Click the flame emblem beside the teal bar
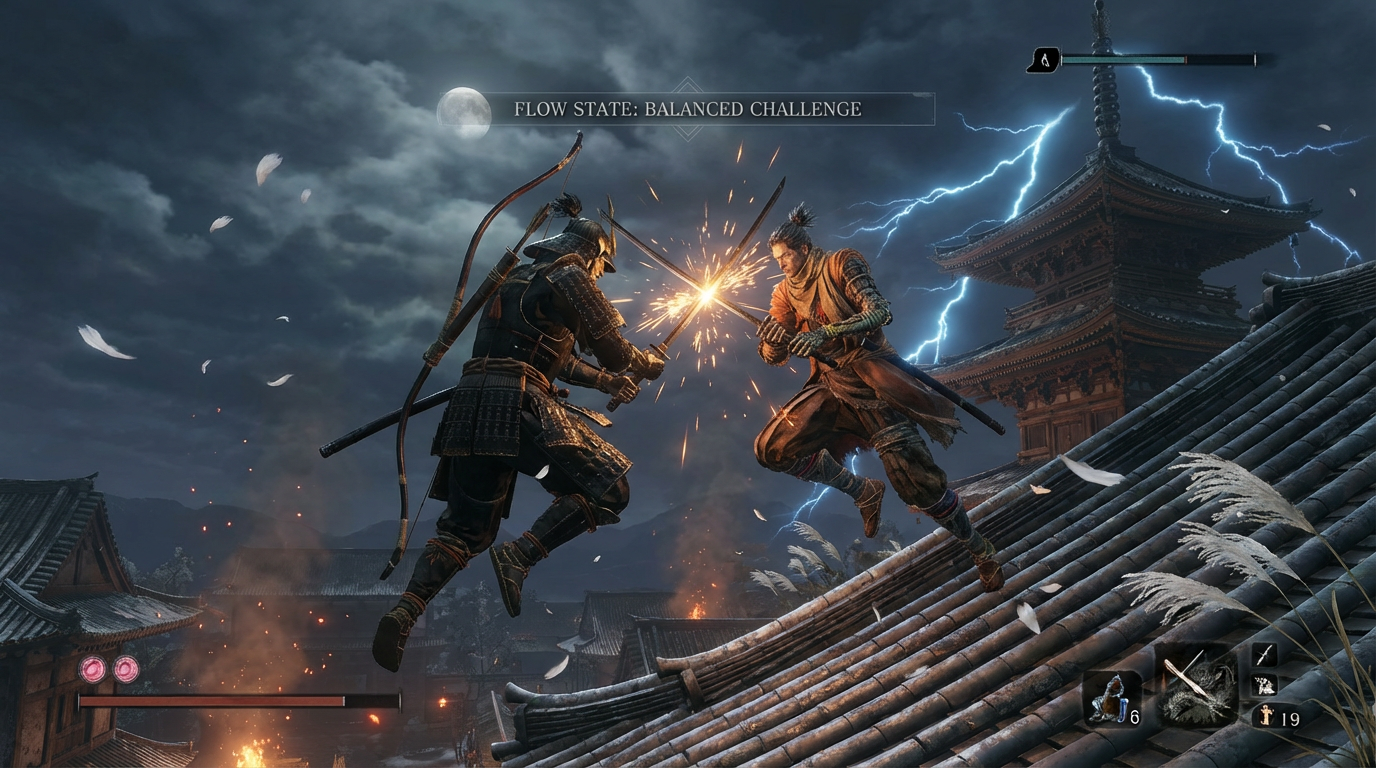The image size is (1376, 768). click(1043, 61)
